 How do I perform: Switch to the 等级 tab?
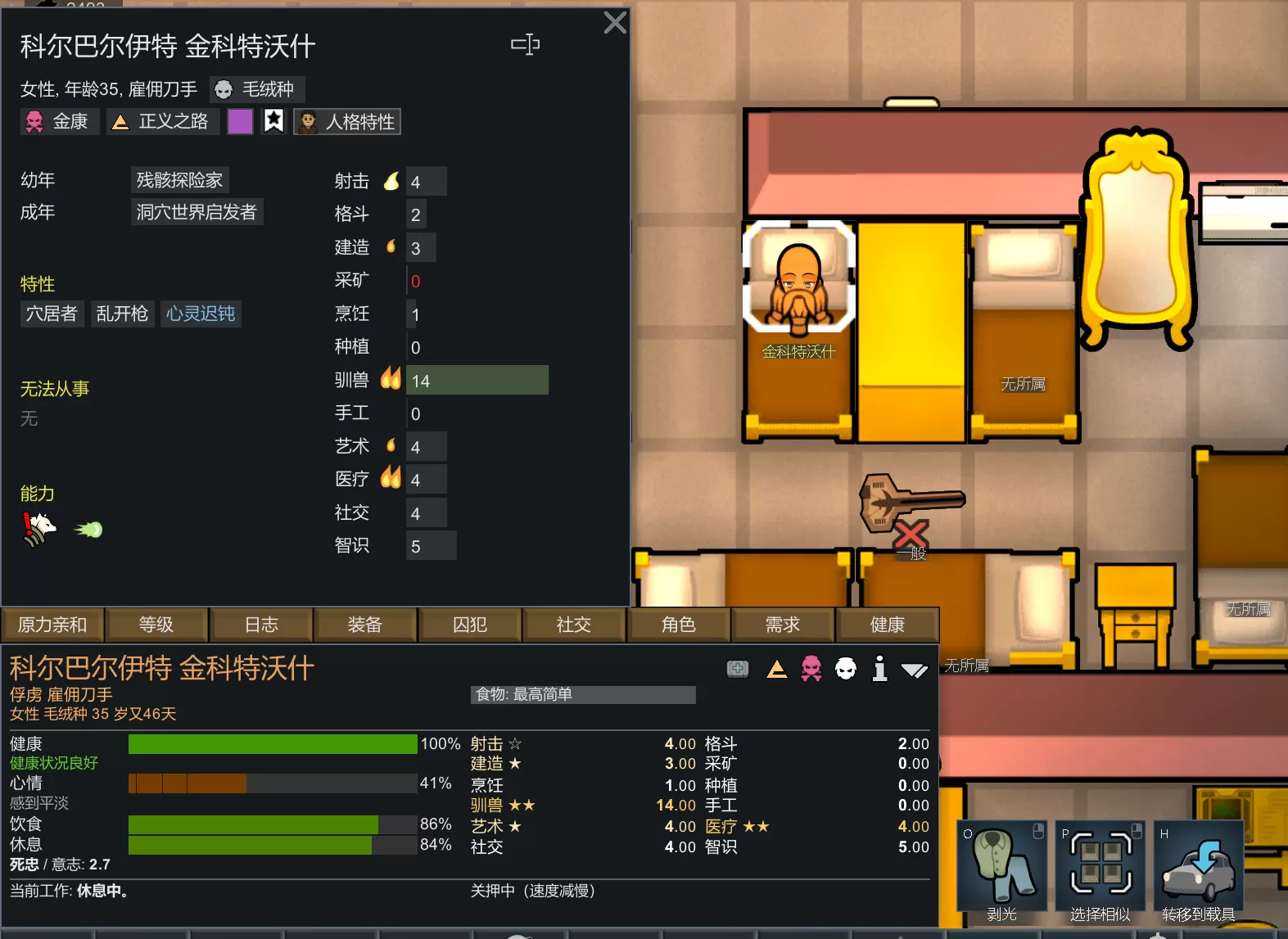point(156,625)
